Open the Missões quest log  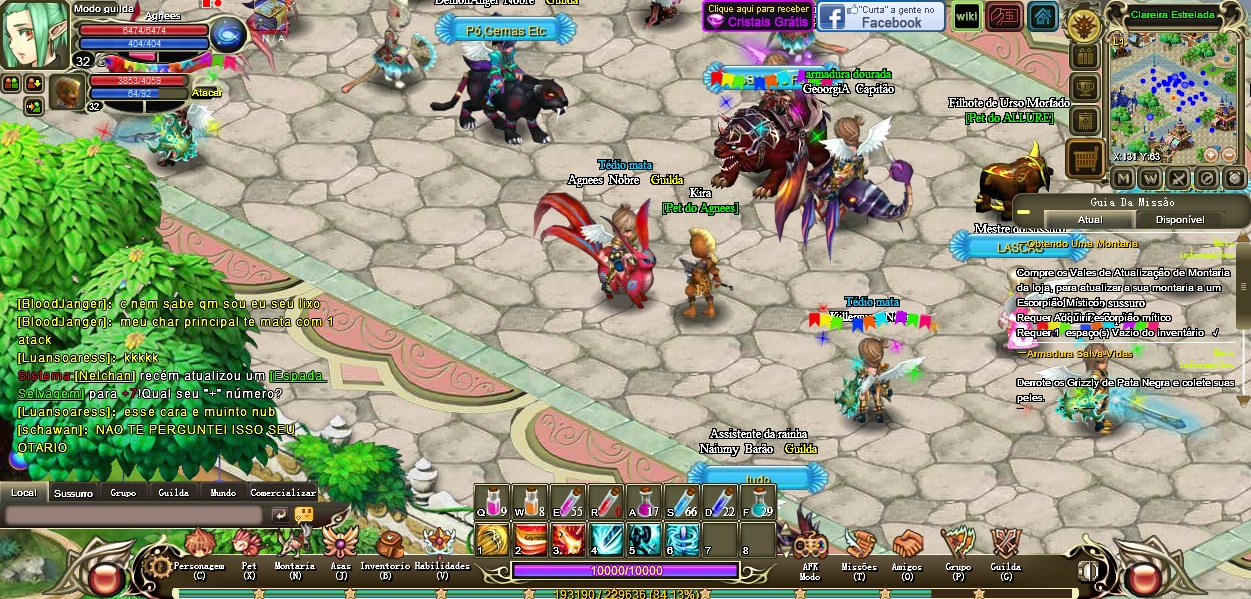tap(859, 546)
